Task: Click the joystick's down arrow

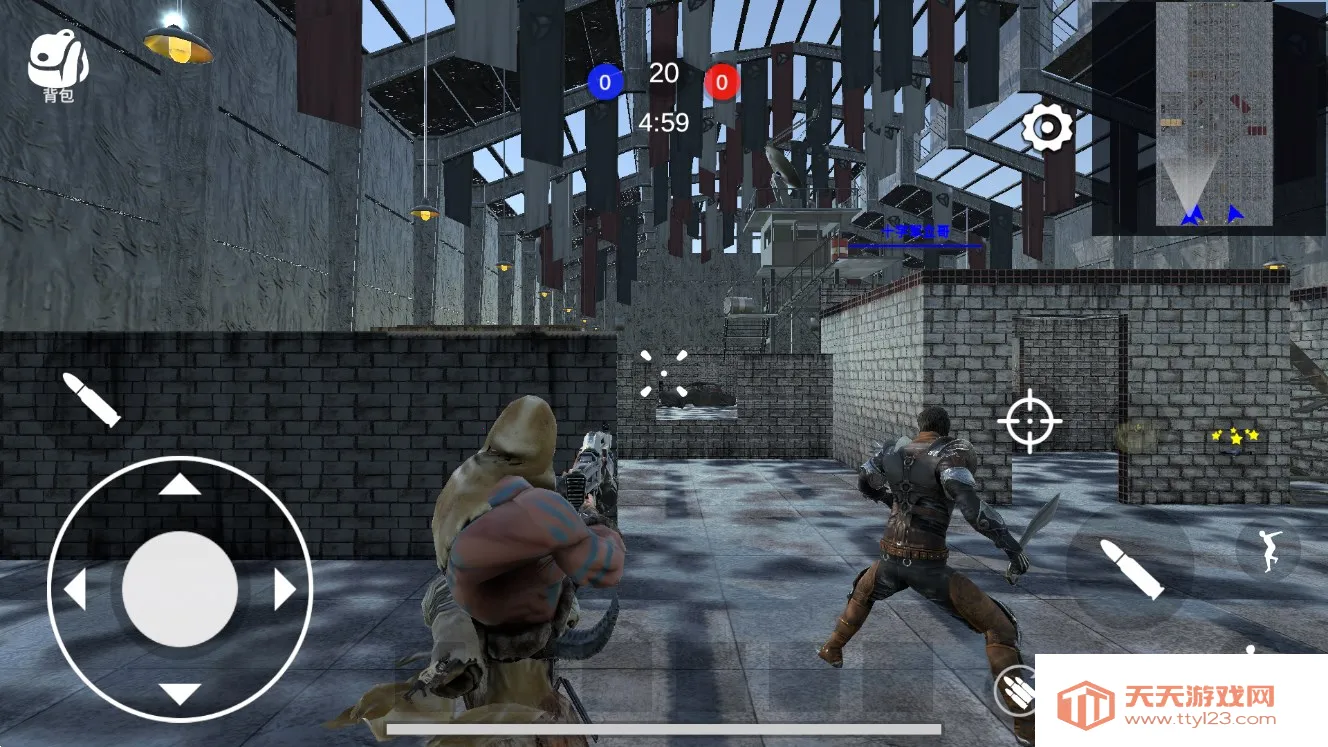Action: pyautogui.click(x=180, y=693)
